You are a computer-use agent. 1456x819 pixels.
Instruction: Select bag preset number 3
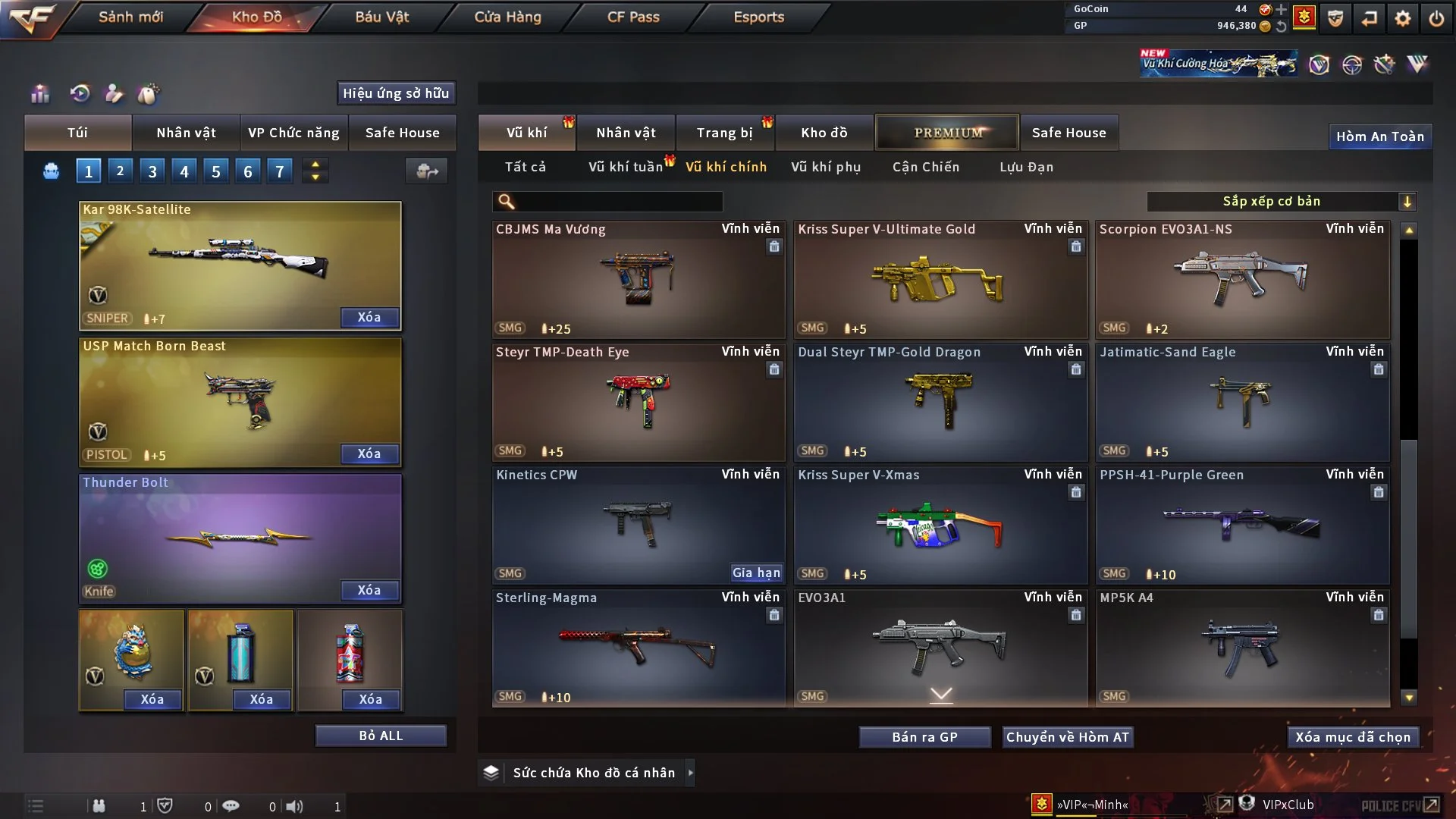point(152,171)
